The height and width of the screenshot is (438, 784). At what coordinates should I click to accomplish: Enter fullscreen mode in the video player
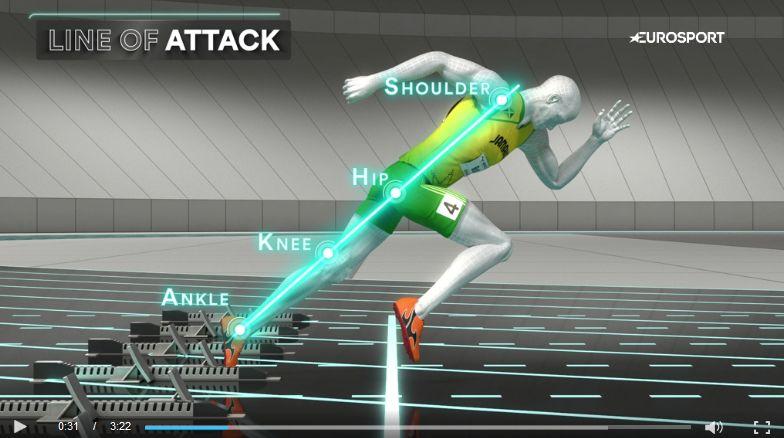[761, 427]
